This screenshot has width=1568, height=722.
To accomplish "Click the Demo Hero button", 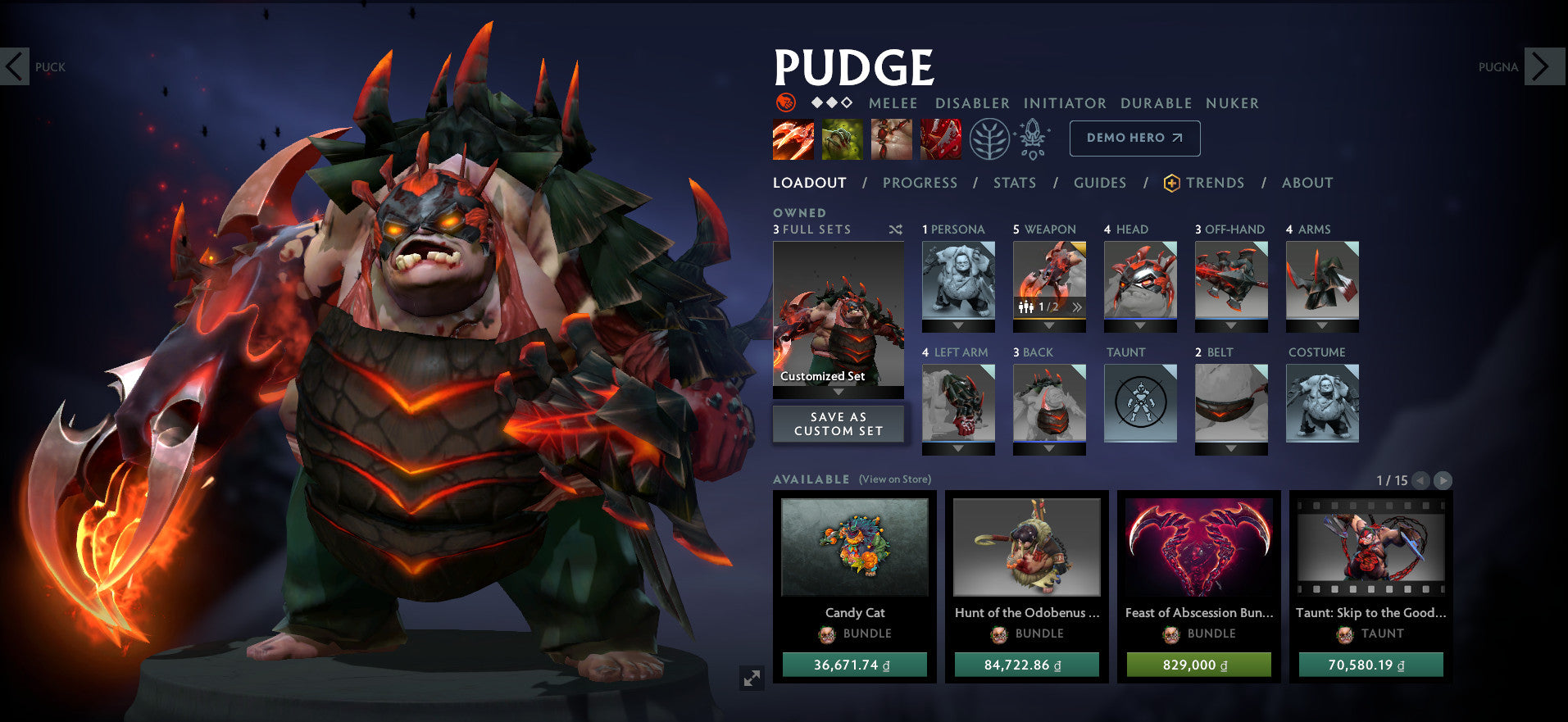I will coord(1134,138).
